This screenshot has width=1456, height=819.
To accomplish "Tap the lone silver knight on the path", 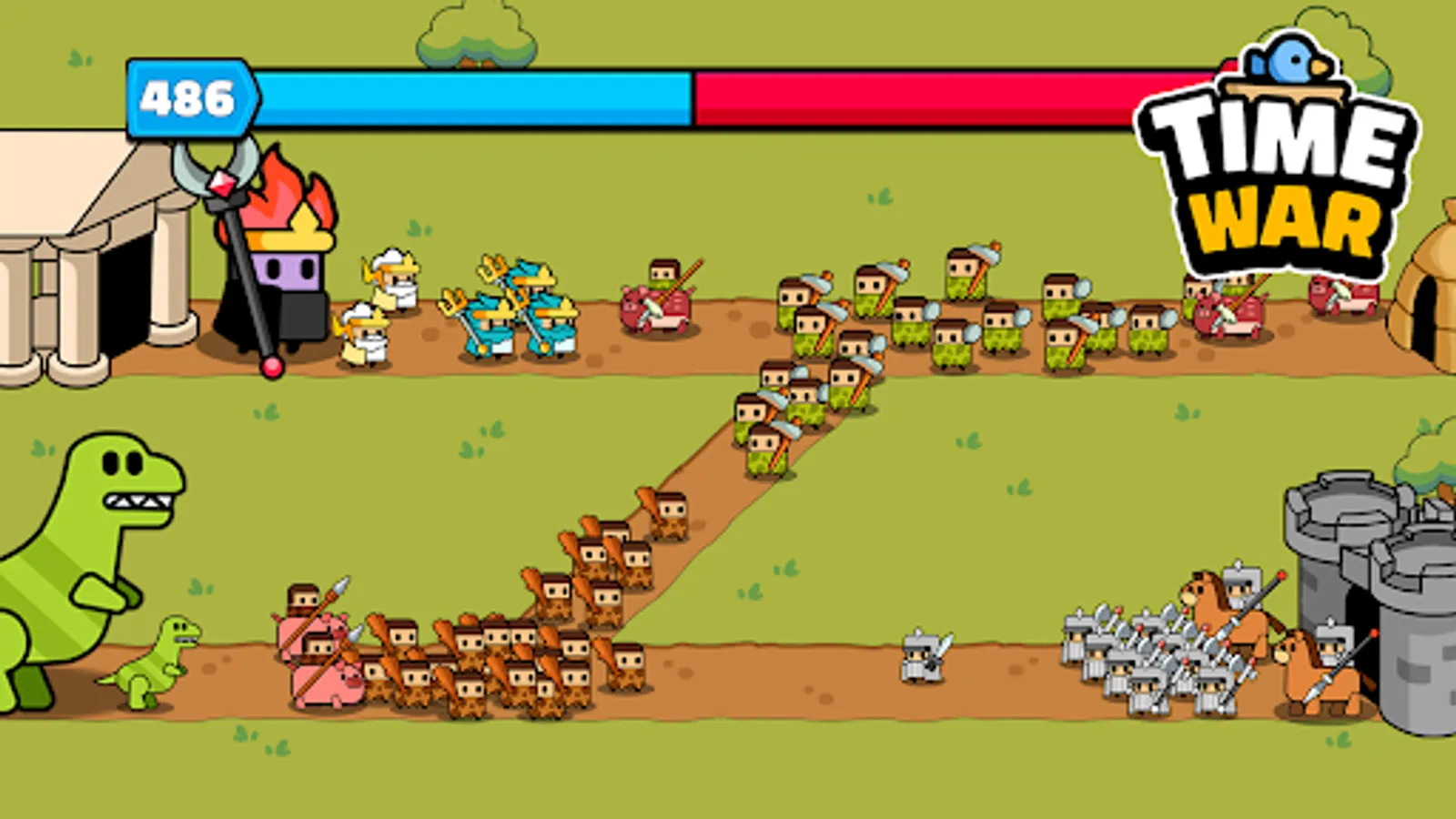I will [921, 655].
